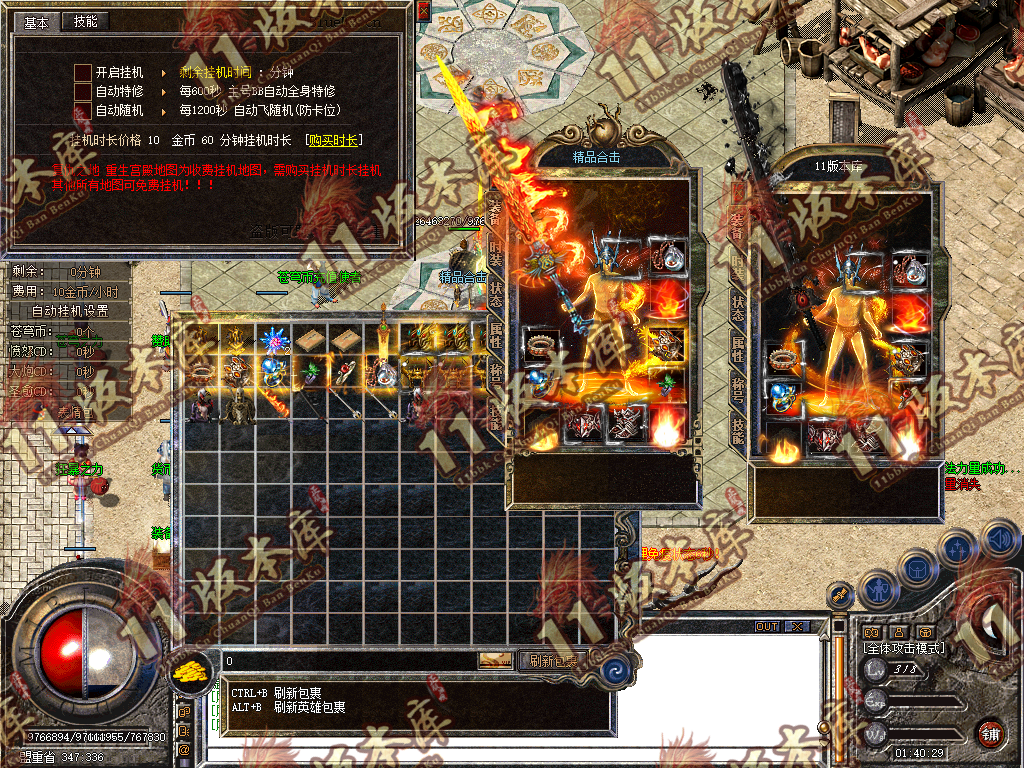This screenshot has width=1024, height=768.
Task: Close the auto-play settings window
Action: tap(423, 11)
